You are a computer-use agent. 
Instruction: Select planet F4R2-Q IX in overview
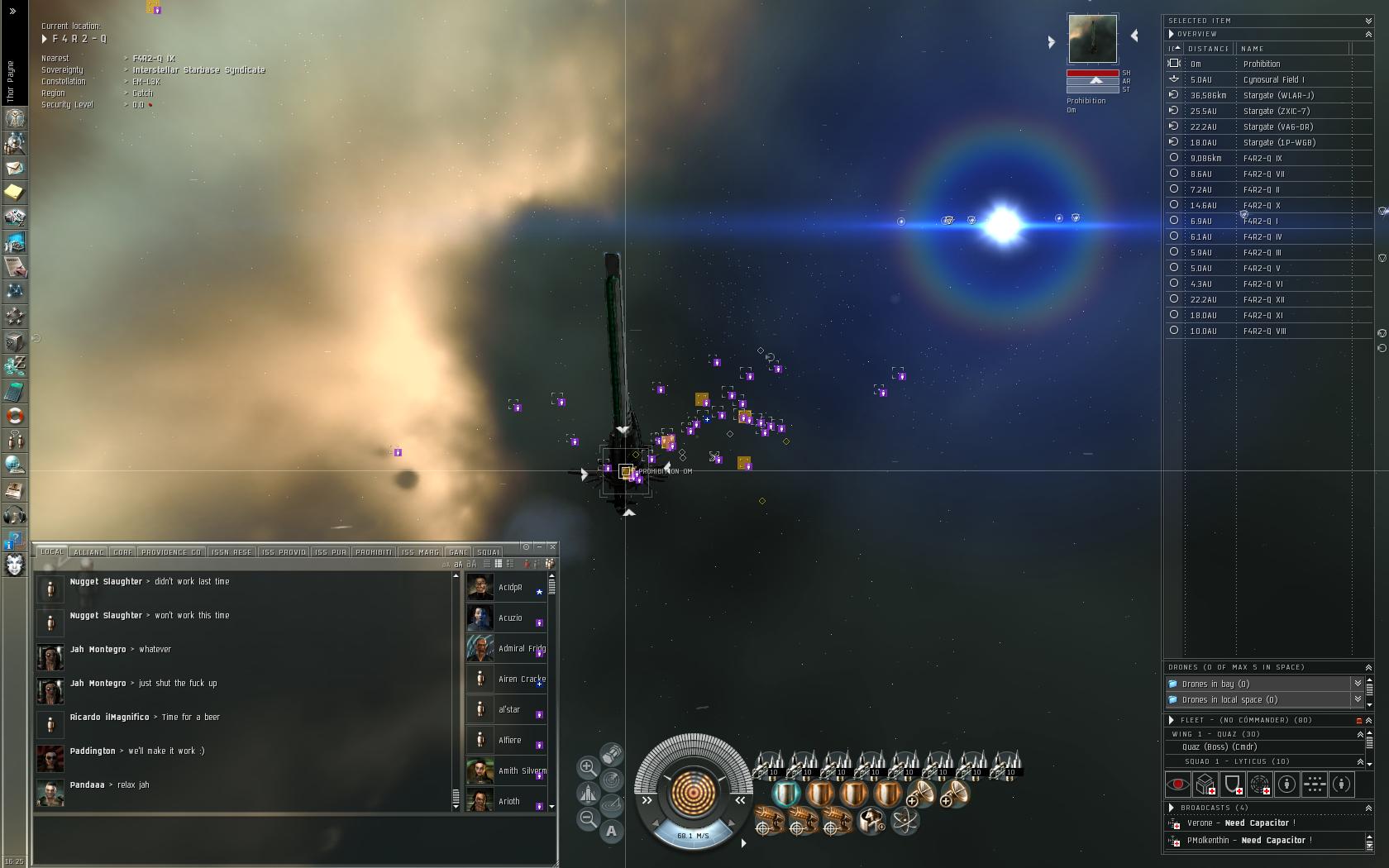1263,159
